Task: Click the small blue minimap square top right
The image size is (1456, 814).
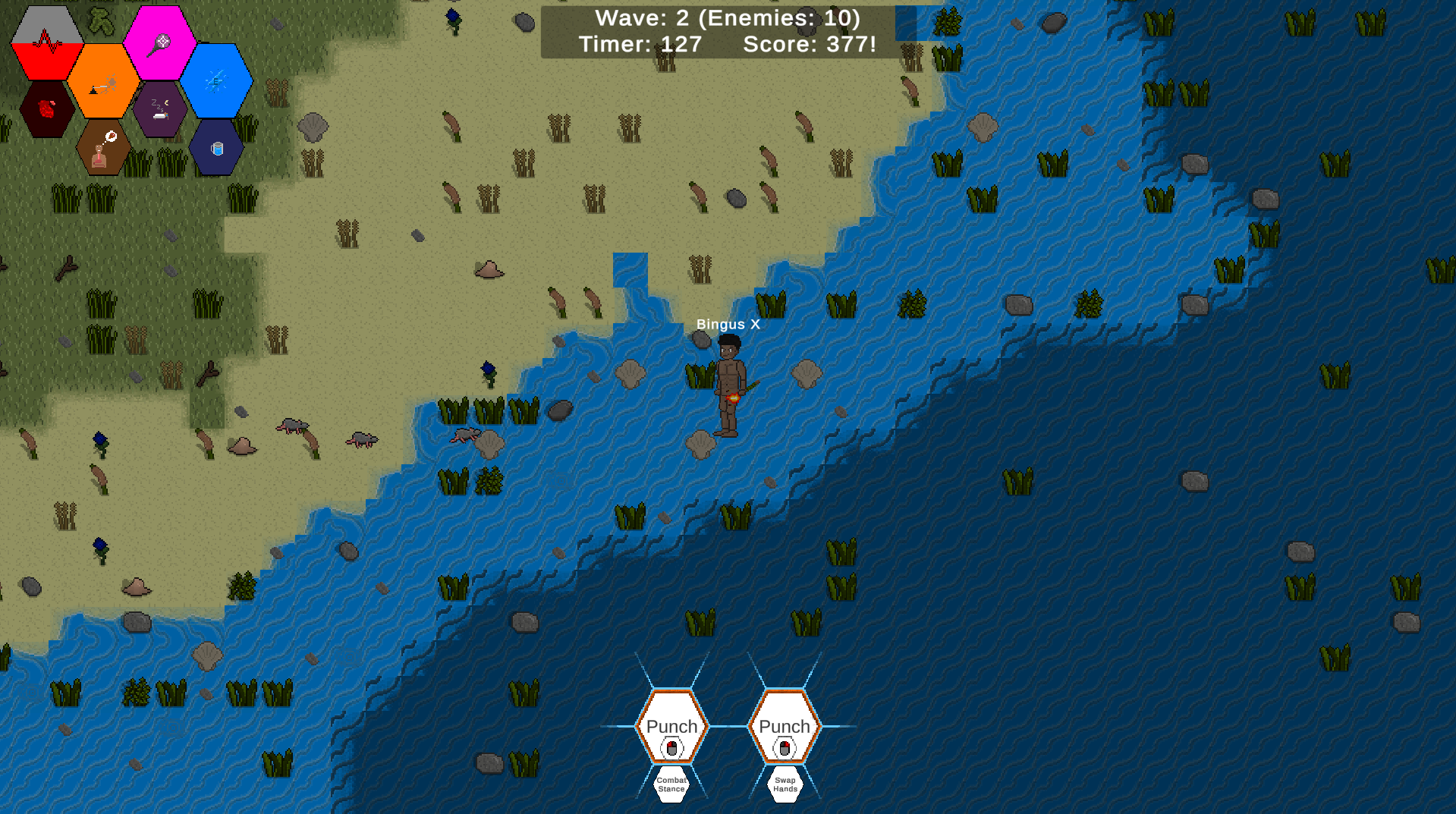Action: click(907, 23)
